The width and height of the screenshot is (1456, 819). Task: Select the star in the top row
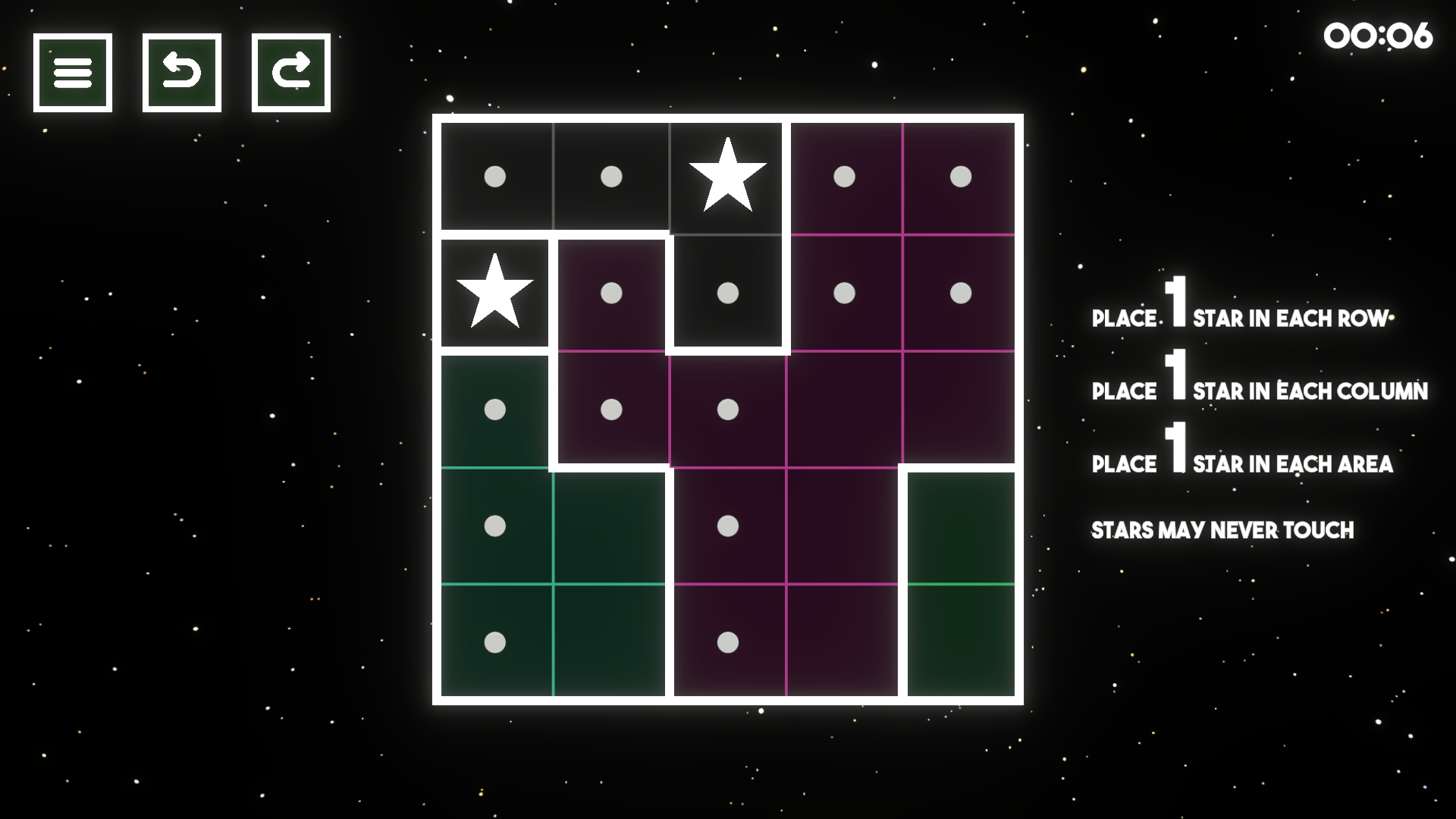tap(727, 176)
